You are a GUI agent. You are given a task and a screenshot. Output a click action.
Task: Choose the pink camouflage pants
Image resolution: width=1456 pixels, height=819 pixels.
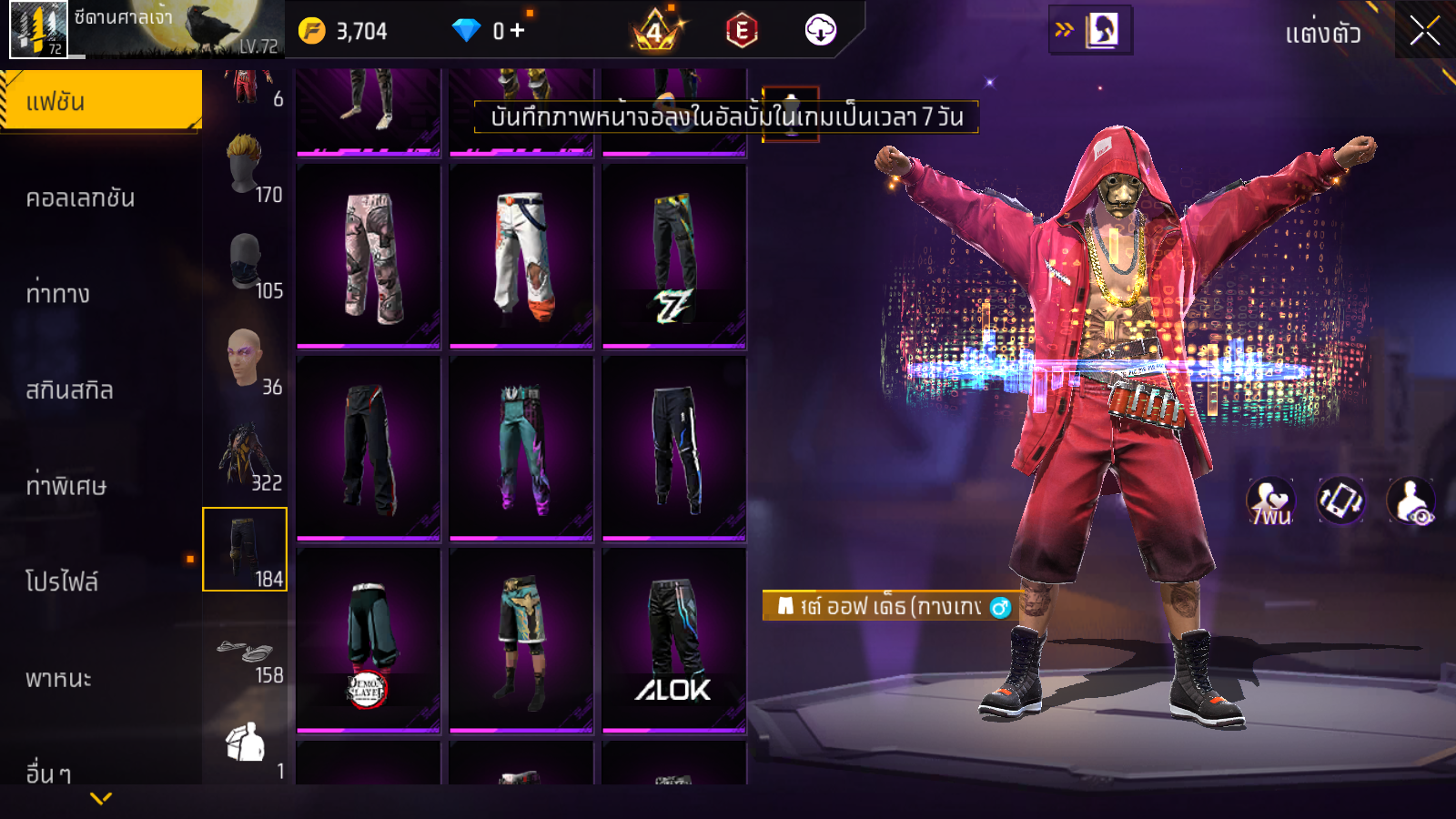(368, 257)
